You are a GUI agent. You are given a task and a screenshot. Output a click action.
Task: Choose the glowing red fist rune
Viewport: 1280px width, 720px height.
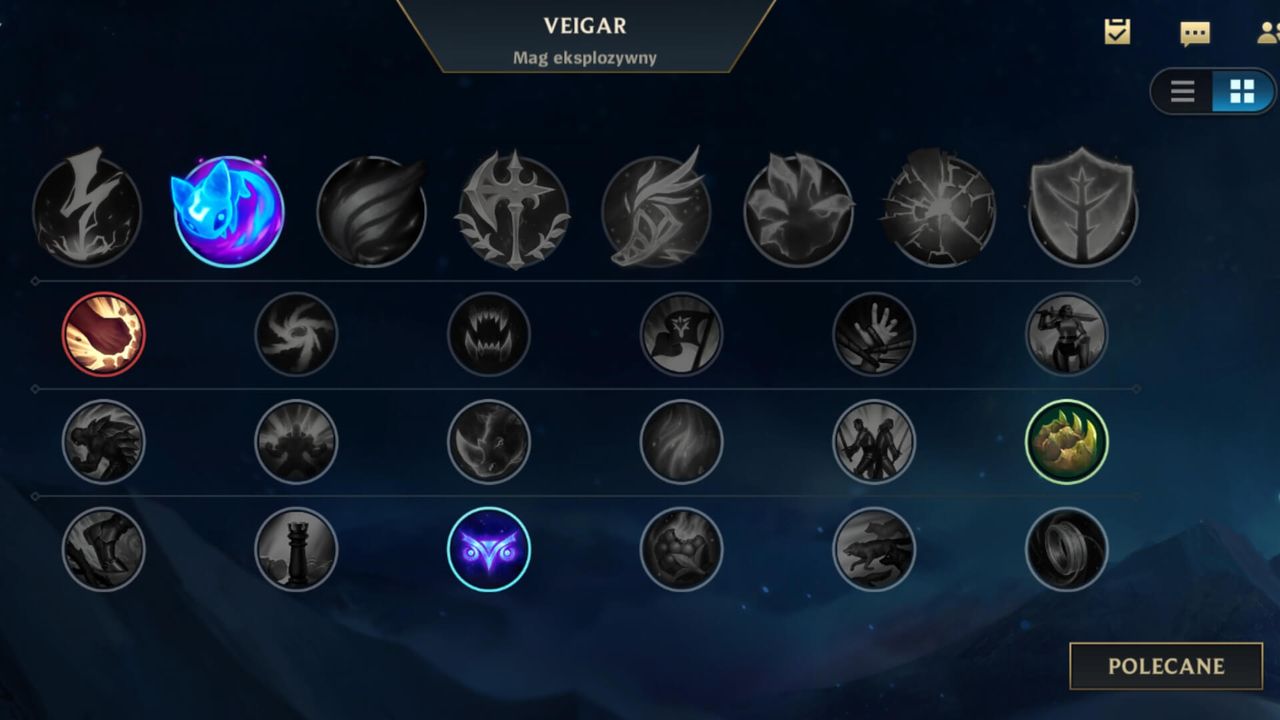coord(104,334)
